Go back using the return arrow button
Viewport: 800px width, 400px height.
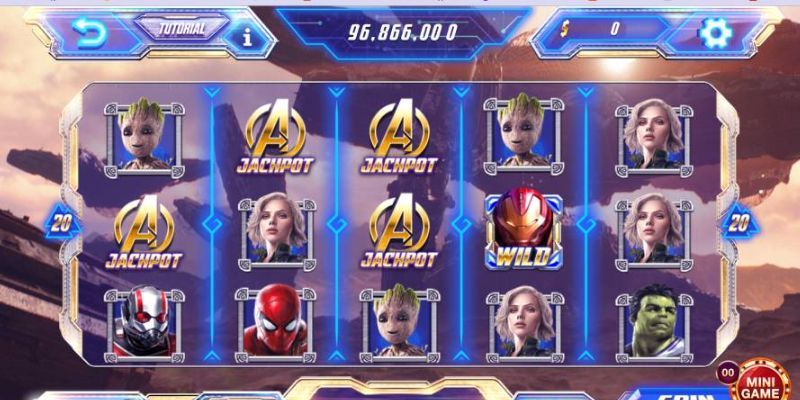click(x=90, y=34)
